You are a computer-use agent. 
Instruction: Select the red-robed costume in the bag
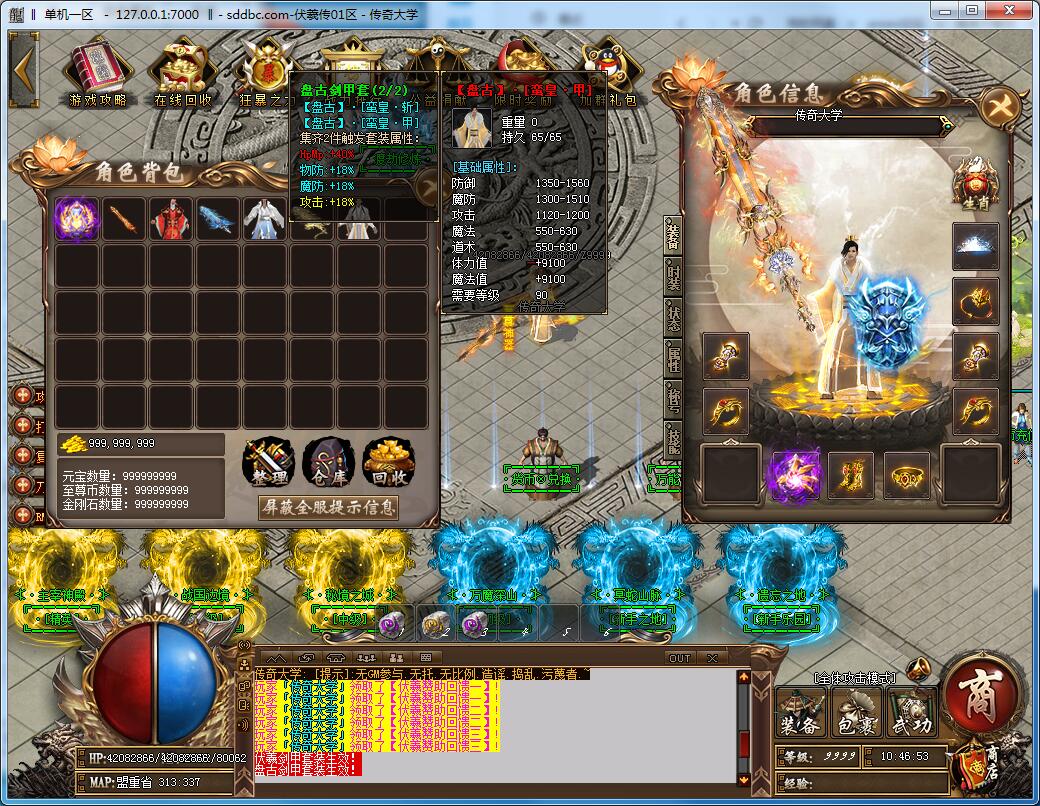tap(171, 219)
